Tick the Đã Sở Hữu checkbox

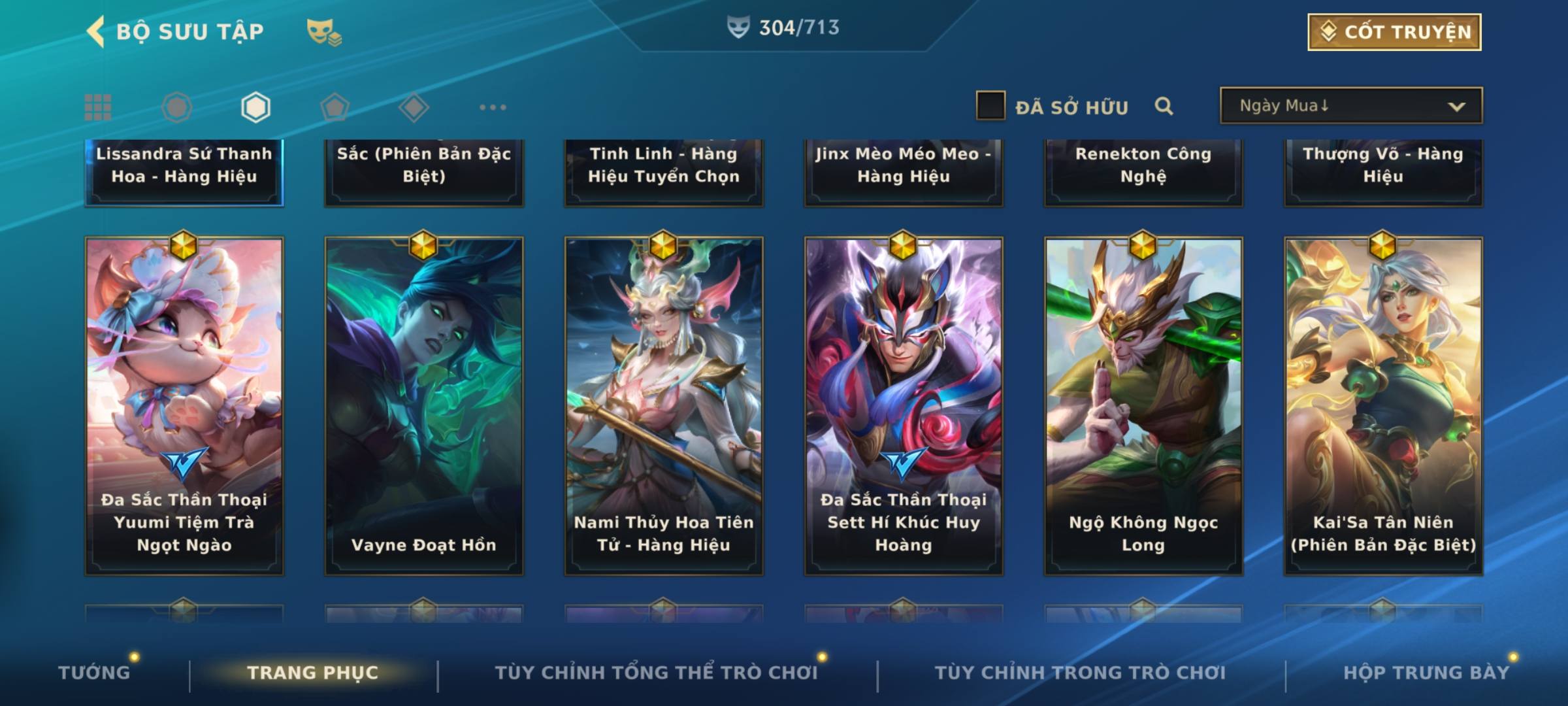(990, 106)
